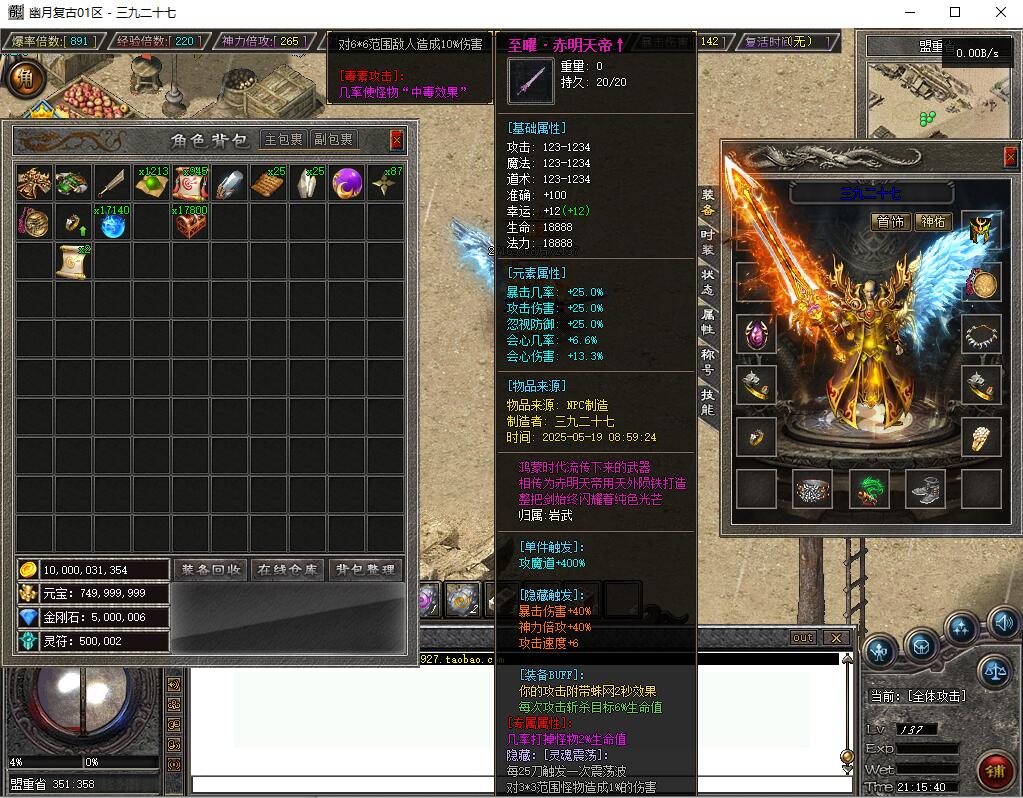Open the 神佑 blessing page

pyautogui.click(x=932, y=222)
